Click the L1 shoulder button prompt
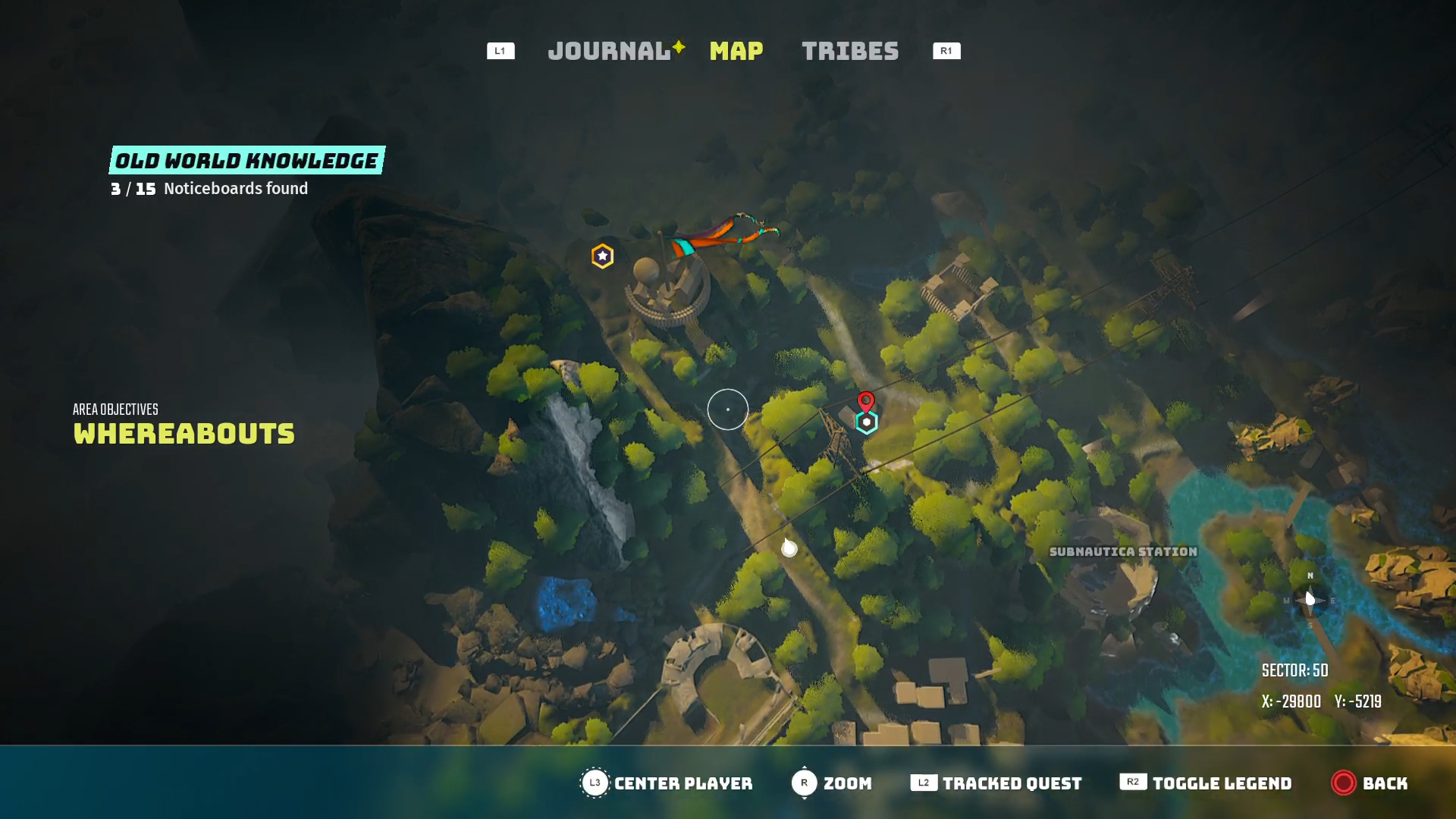This screenshot has height=819, width=1456. [500, 51]
